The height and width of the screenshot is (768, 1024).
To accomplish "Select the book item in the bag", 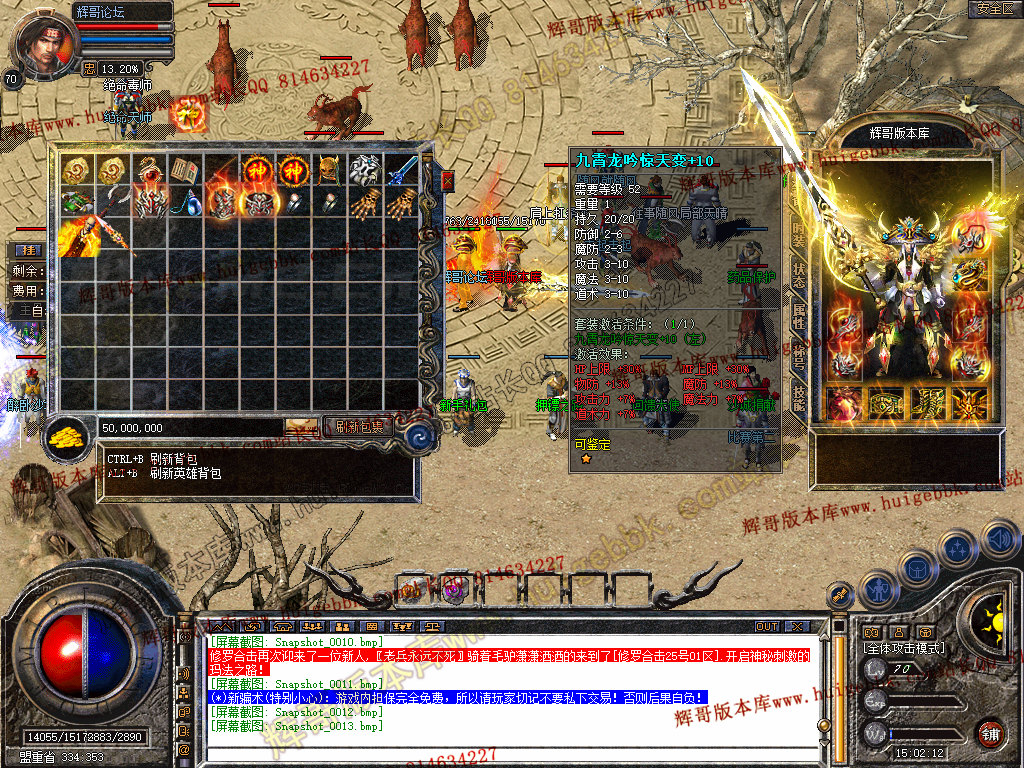I will pos(182,170).
